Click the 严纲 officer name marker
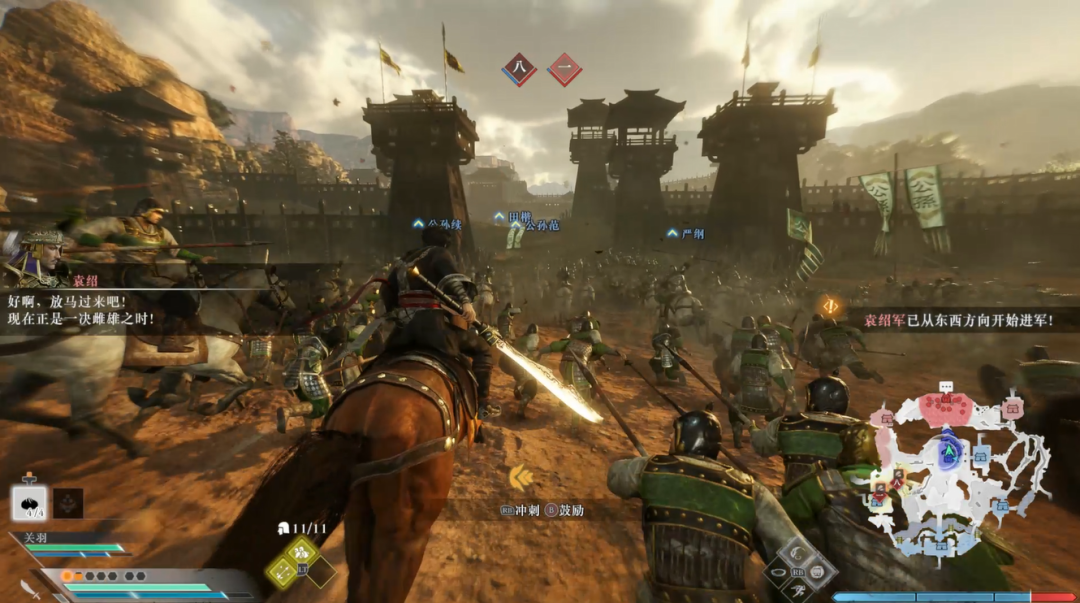 688,233
